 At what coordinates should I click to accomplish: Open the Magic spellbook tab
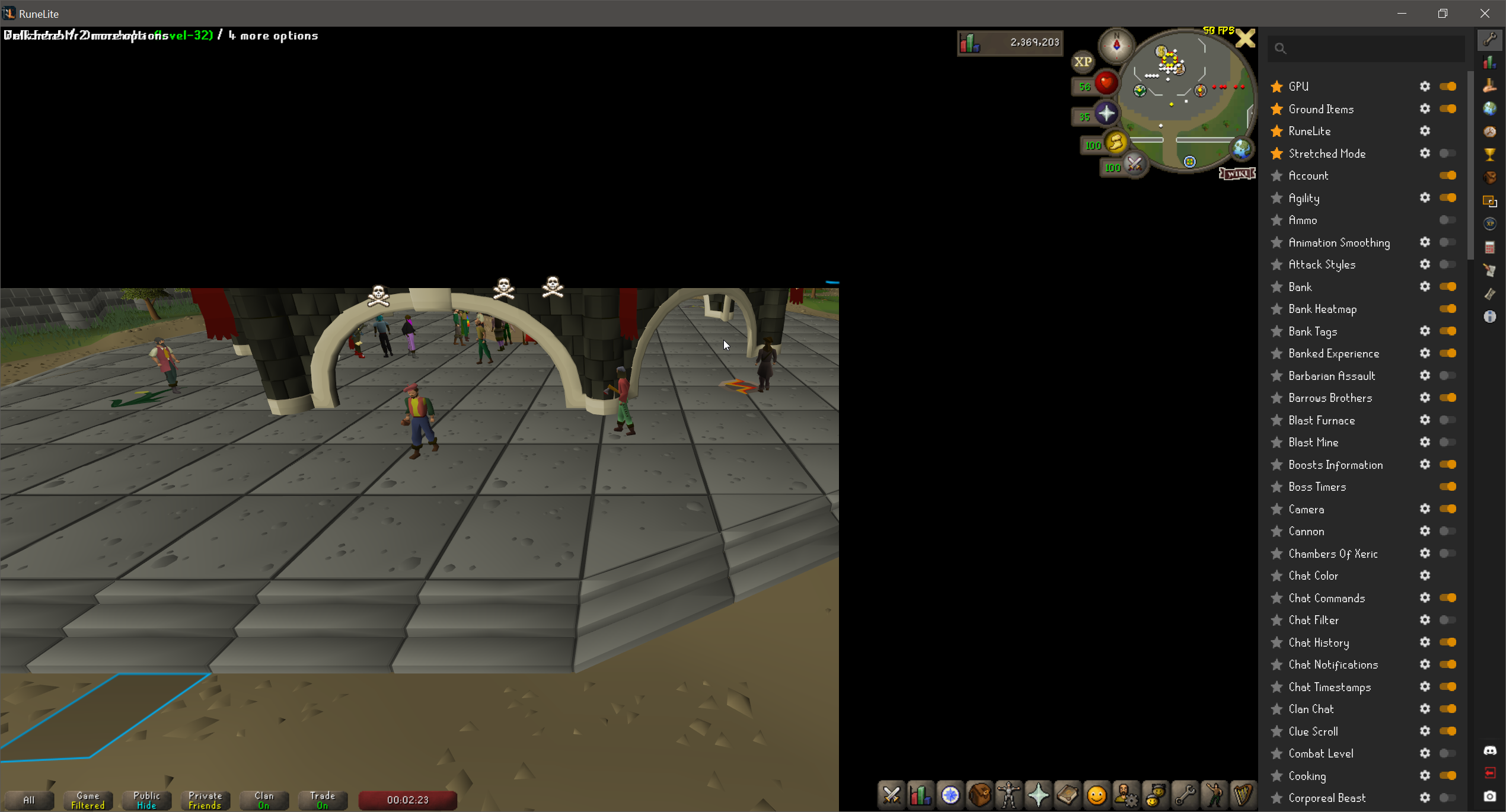1067,796
